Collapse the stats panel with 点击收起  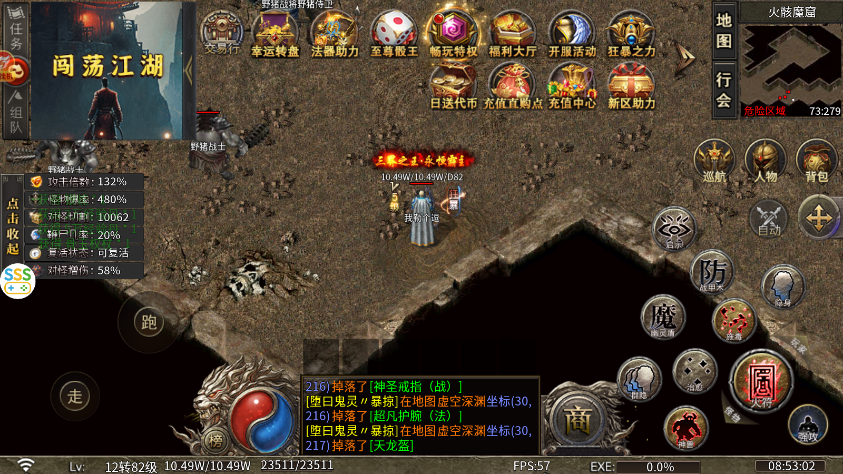pyautogui.click(x=12, y=220)
